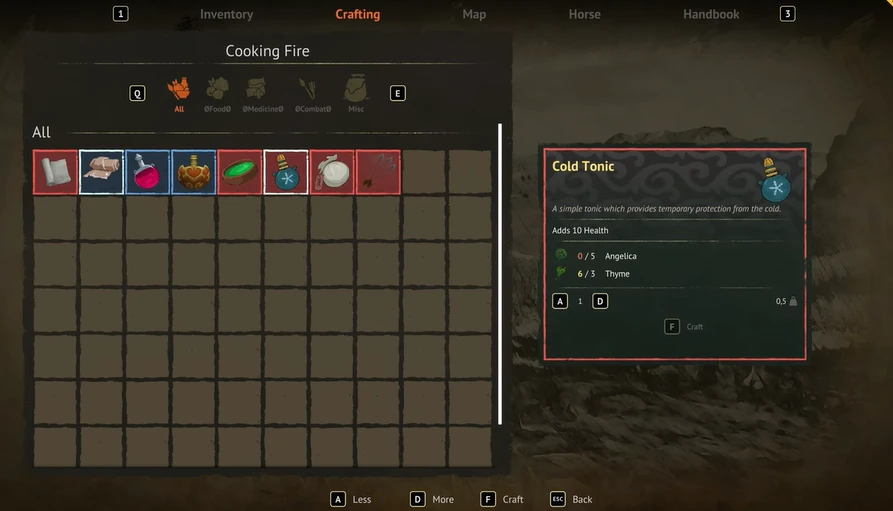
Task: Select the green soup bowl recipe
Action: tap(240, 172)
